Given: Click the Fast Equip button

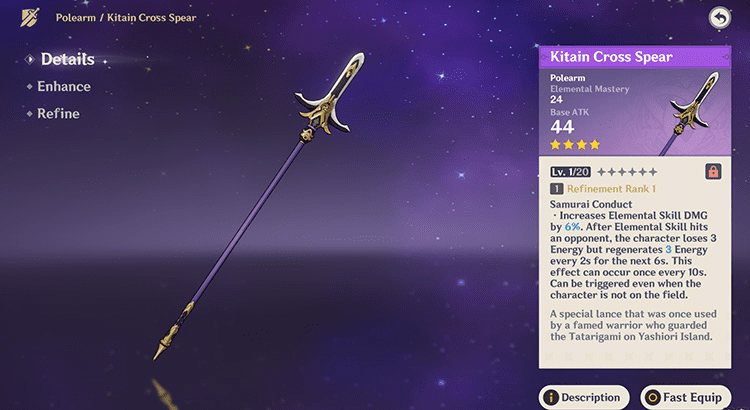Looking at the screenshot, I should (686, 397).
